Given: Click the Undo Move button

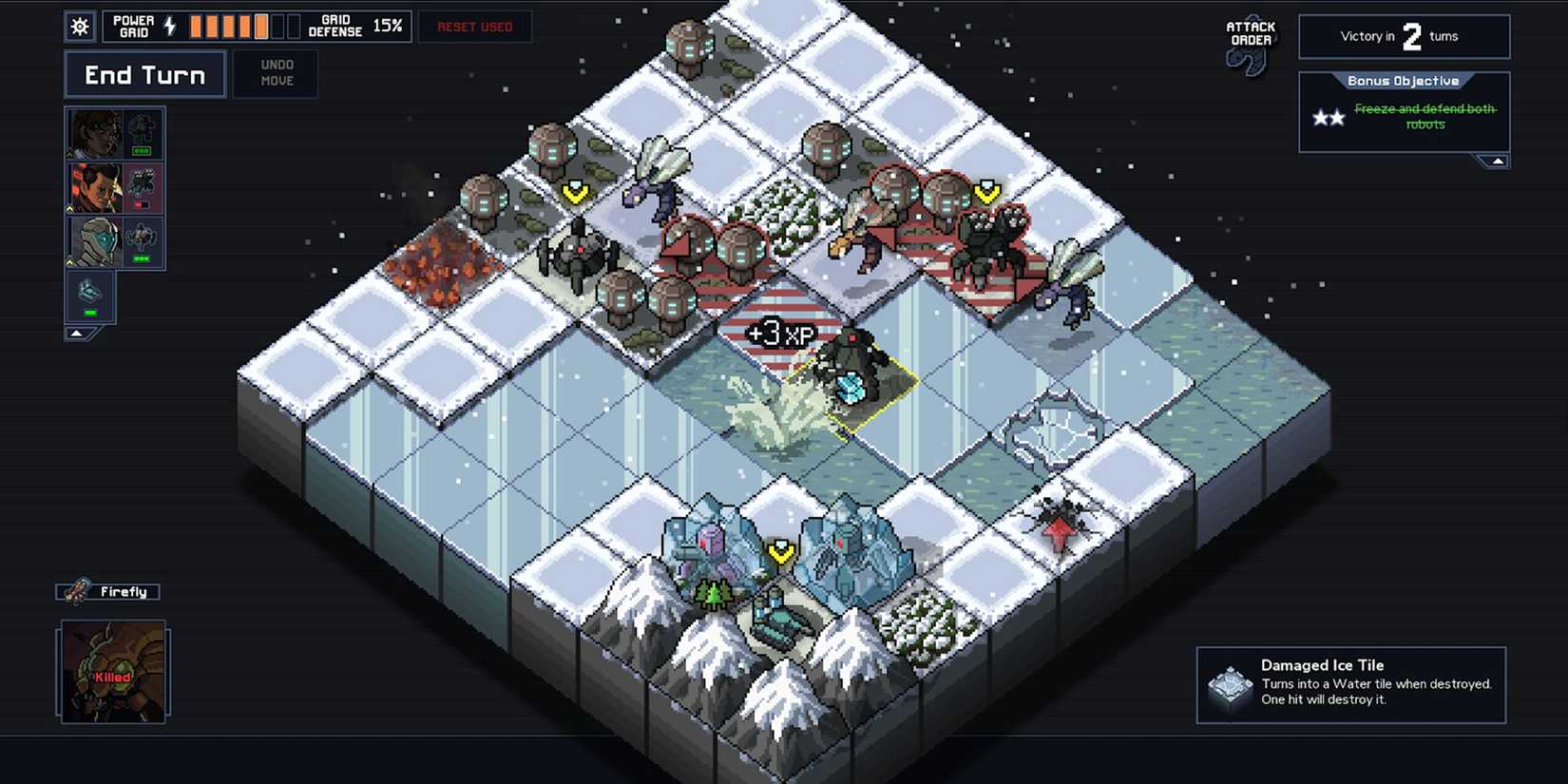Looking at the screenshot, I should pyautogui.click(x=276, y=73).
